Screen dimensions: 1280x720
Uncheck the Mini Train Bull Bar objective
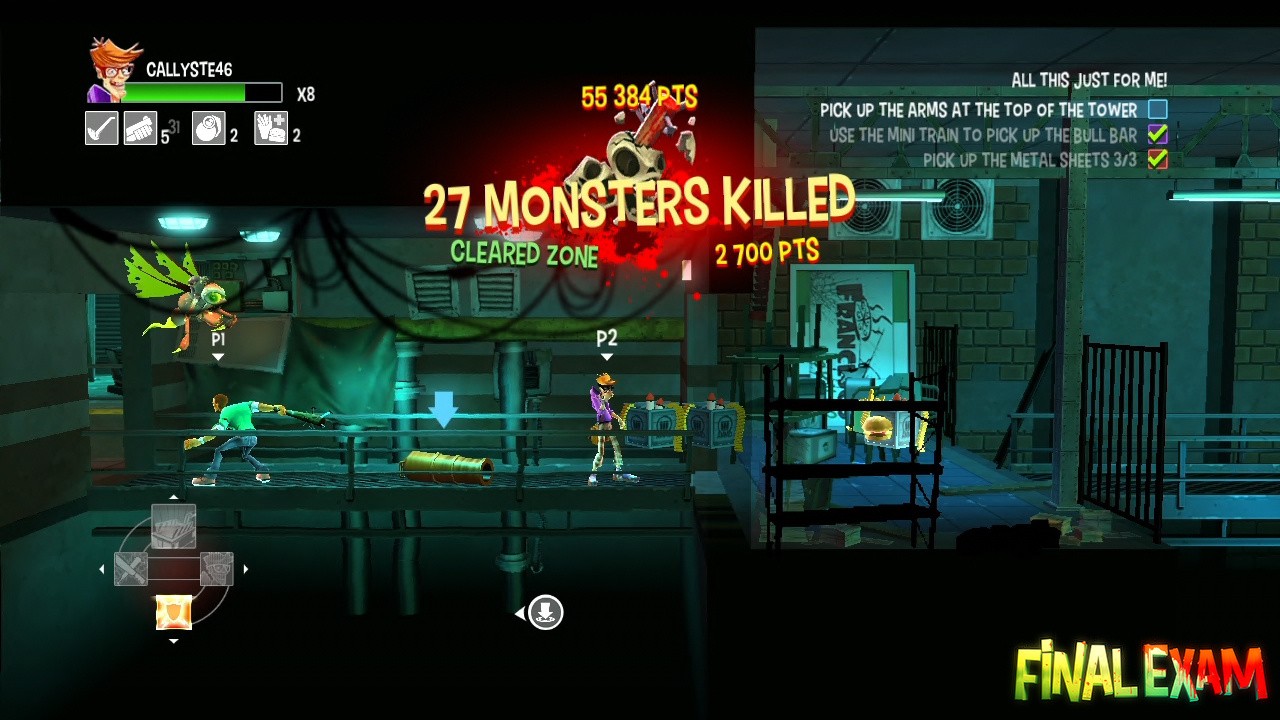pos(1160,135)
